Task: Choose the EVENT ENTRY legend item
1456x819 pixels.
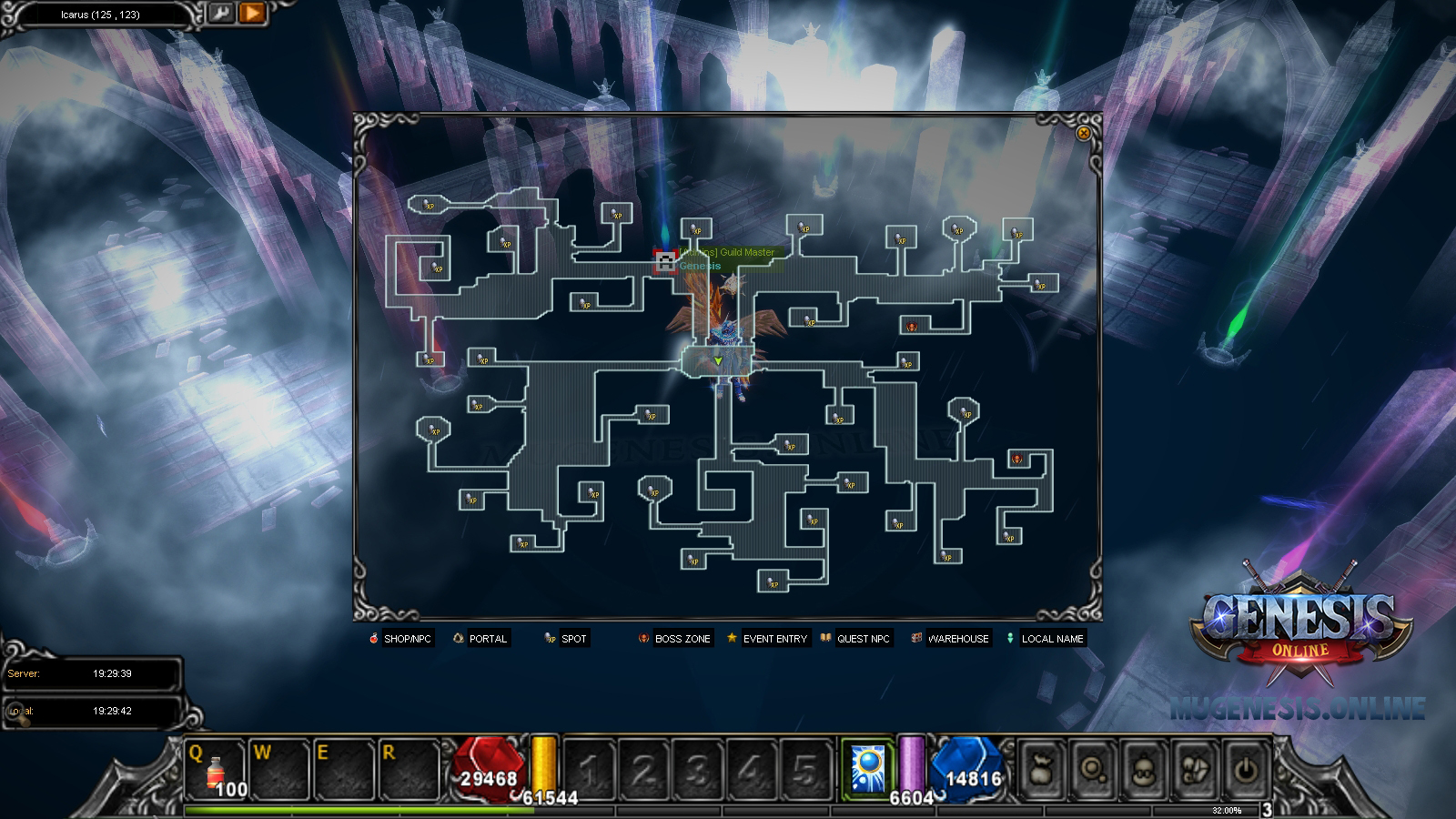Action: (x=767, y=639)
